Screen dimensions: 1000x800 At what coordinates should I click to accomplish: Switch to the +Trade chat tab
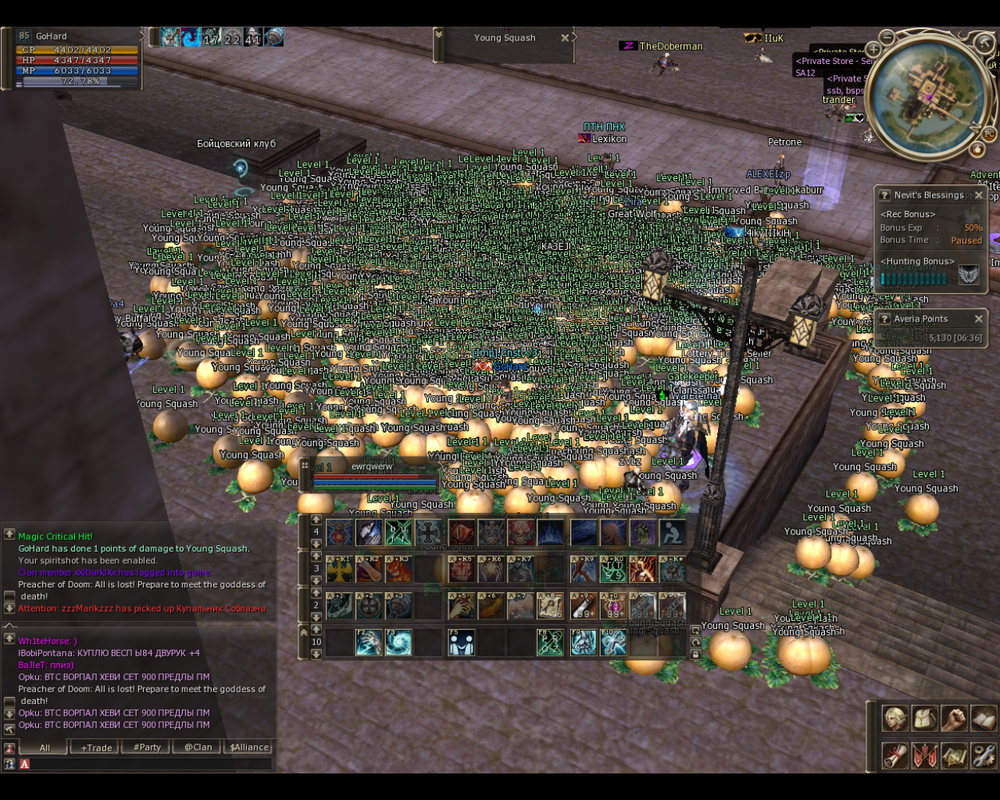point(97,747)
